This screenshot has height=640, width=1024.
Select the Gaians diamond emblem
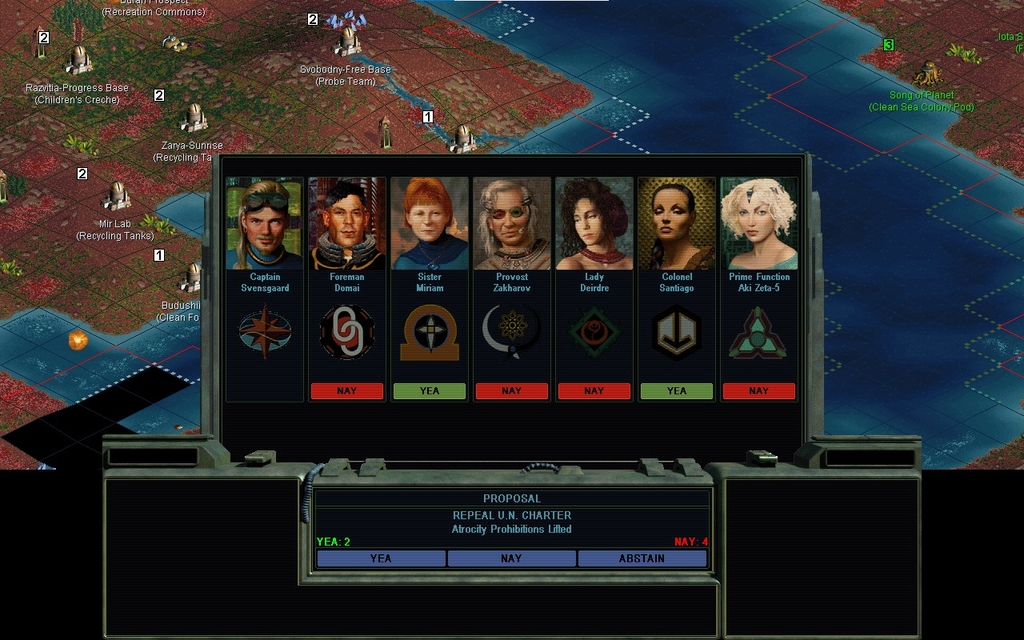[594, 332]
